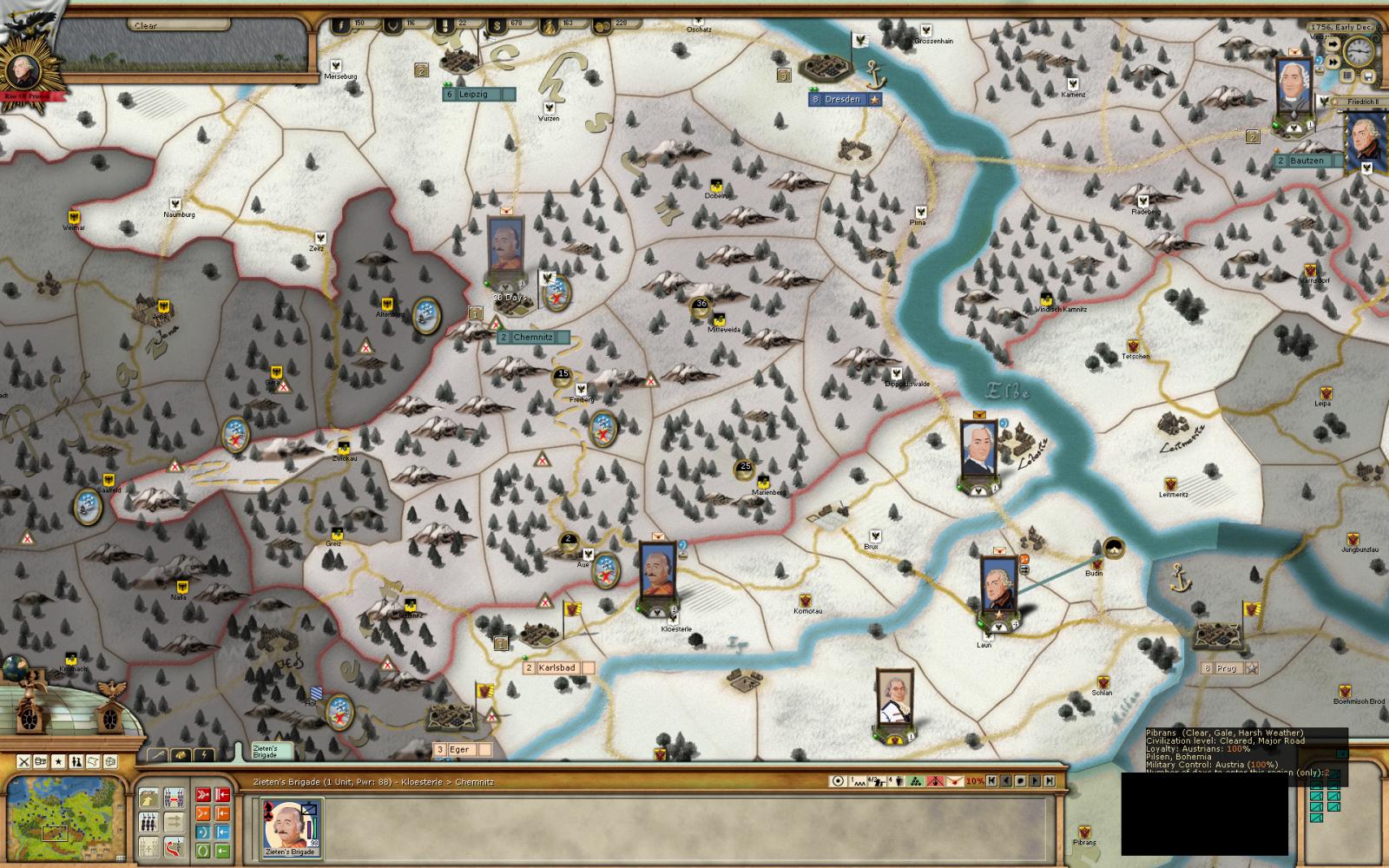
Task: Set blue defensive posture
Action: coord(202,832)
